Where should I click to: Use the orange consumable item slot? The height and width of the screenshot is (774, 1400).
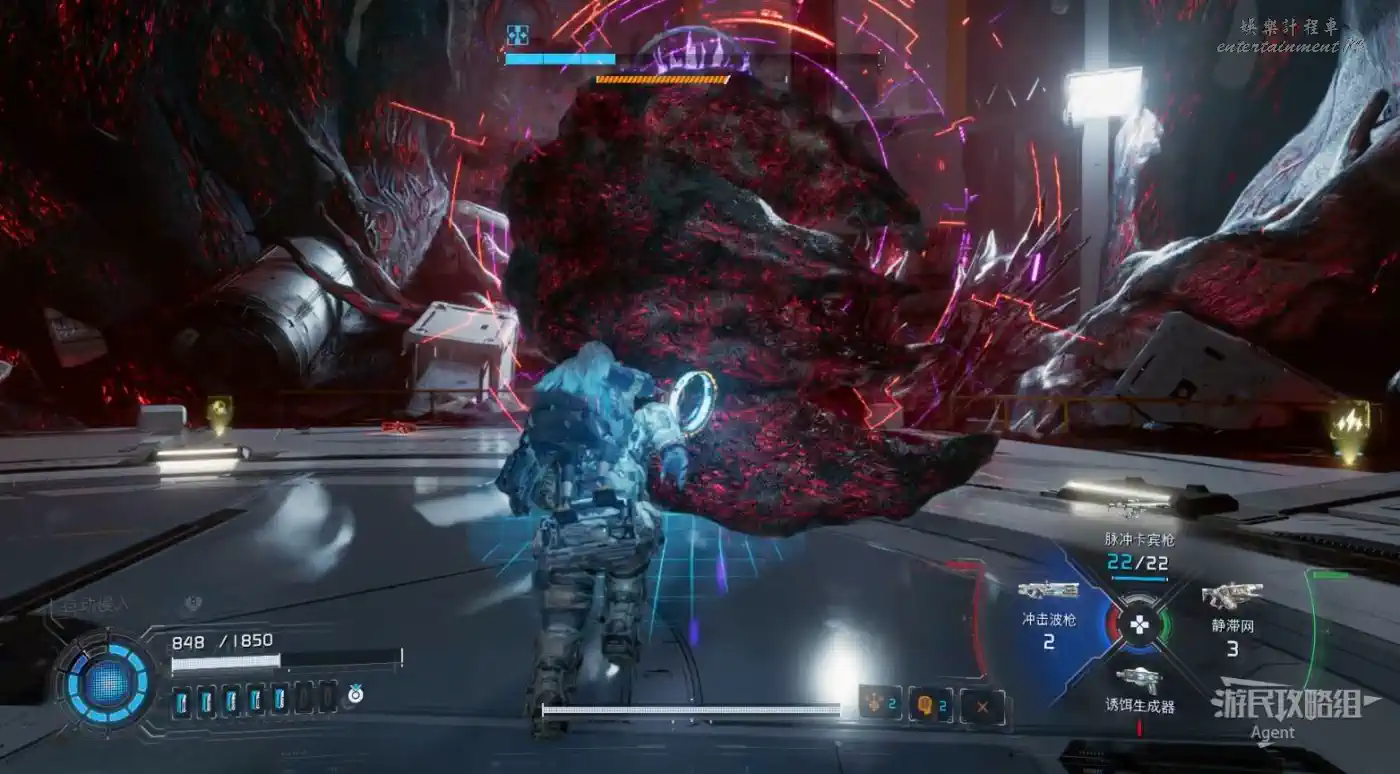coord(882,705)
